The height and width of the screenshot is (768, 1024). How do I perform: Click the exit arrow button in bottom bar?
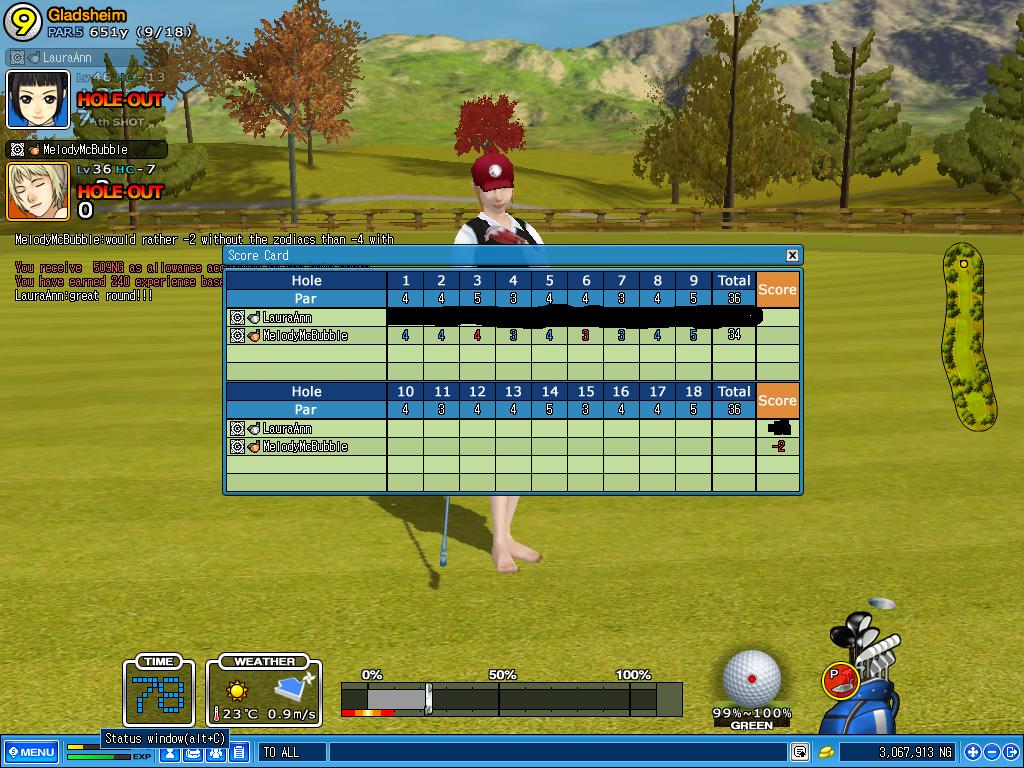pos(1011,752)
